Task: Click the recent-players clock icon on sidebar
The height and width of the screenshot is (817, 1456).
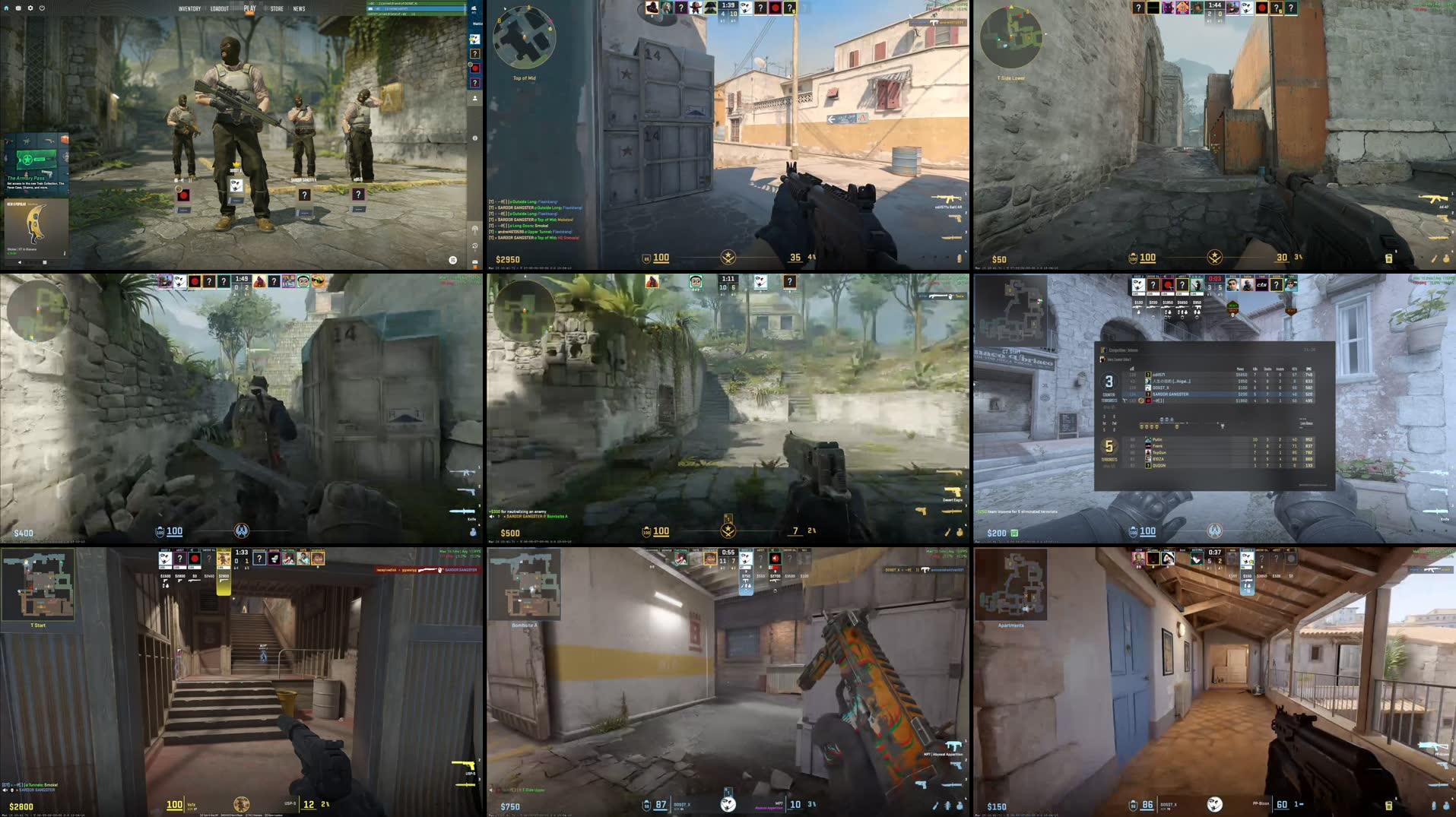Action: pyautogui.click(x=475, y=246)
